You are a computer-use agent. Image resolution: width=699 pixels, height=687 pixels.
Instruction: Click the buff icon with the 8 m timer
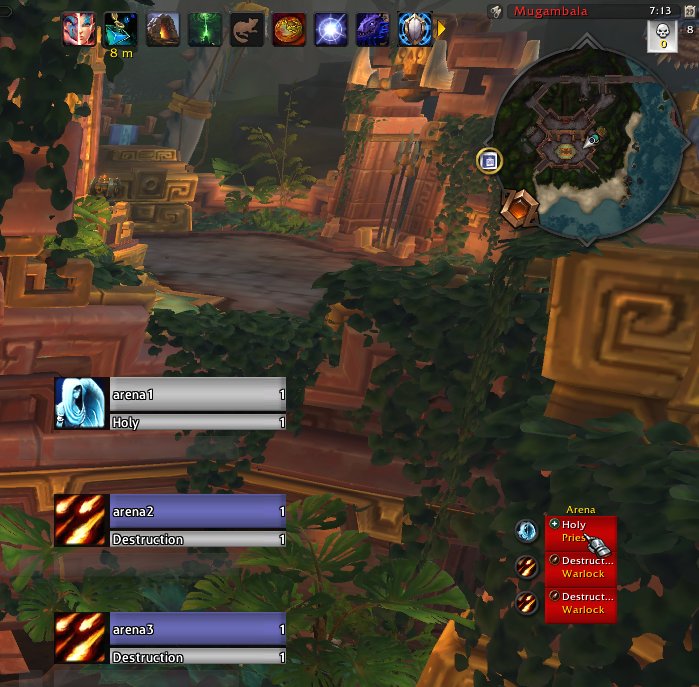(120, 29)
